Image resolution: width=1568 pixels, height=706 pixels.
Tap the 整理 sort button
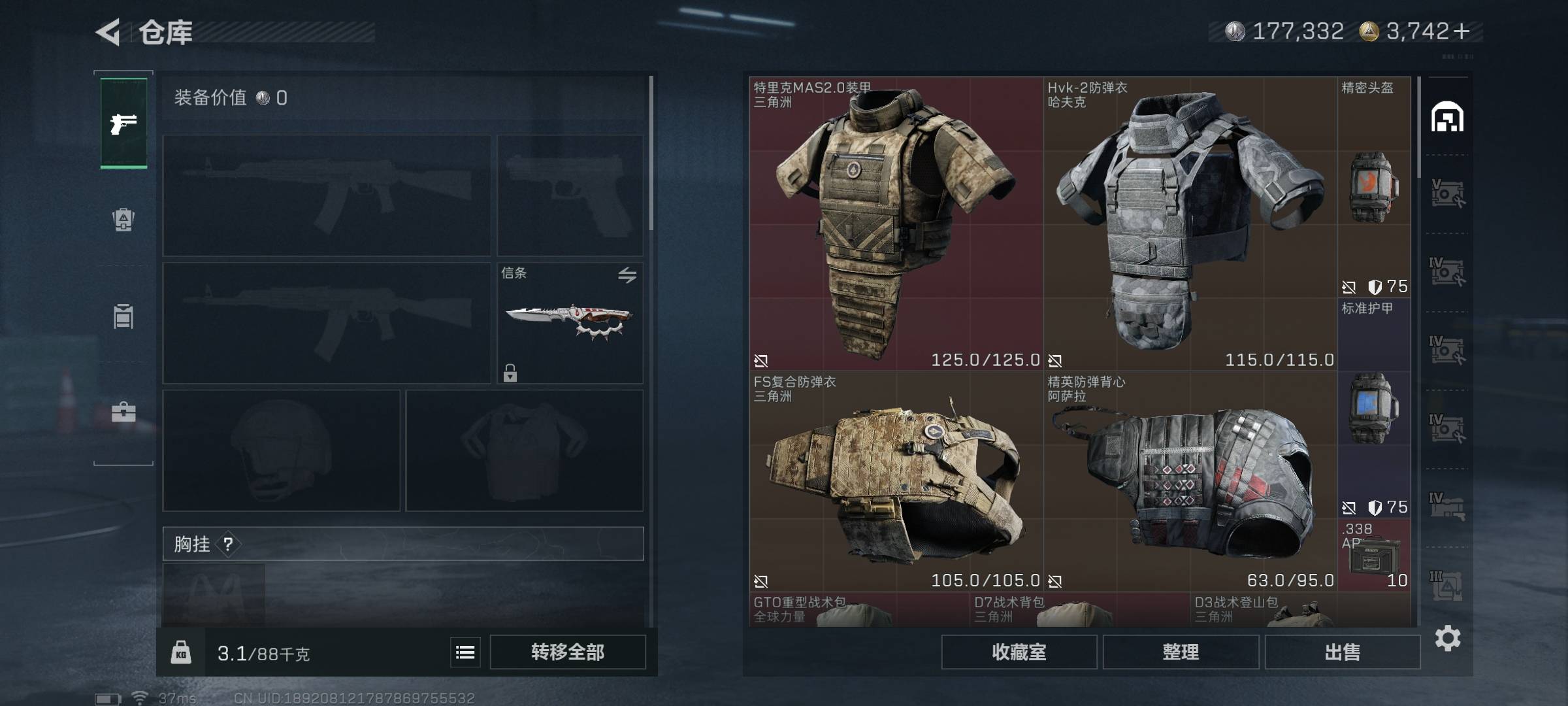click(x=1181, y=652)
